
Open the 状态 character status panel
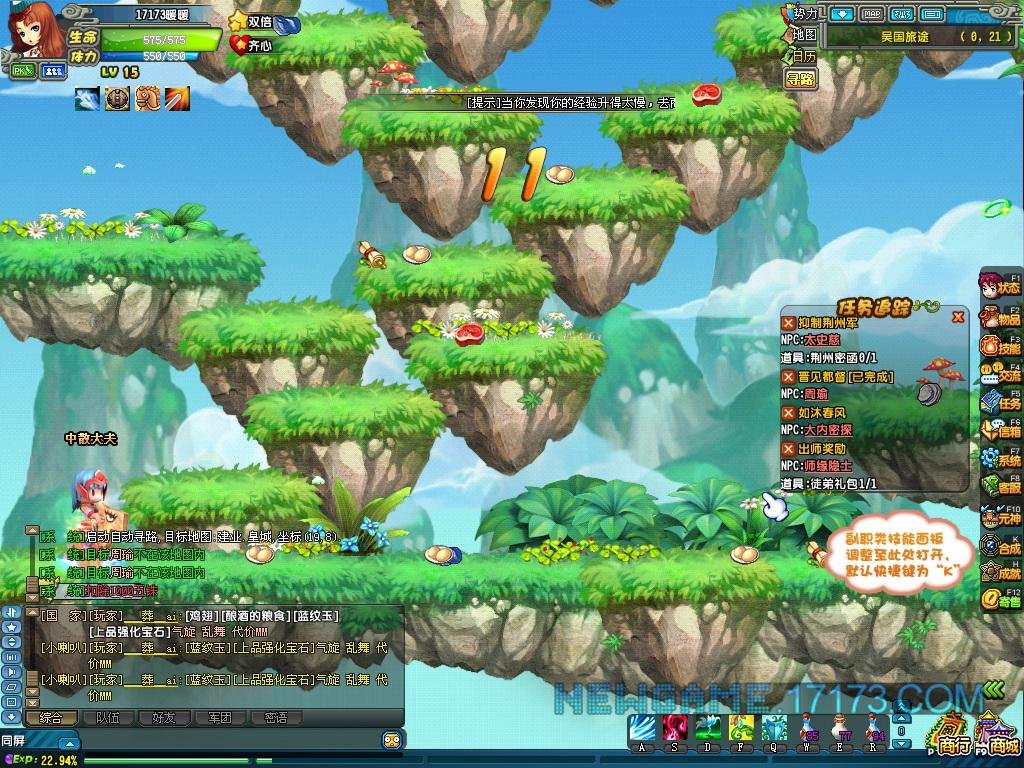[999, 287]
